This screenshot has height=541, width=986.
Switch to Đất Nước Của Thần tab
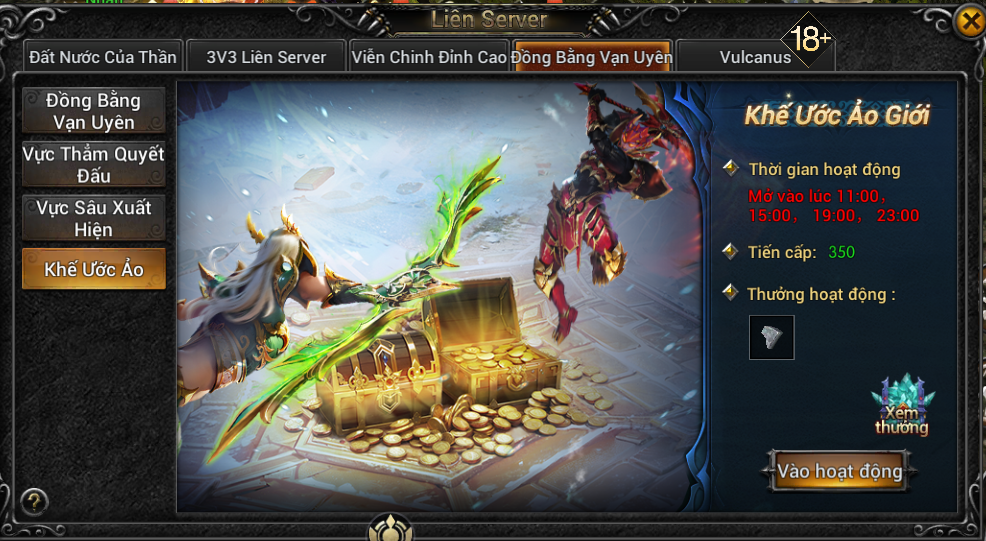point(102,57)
